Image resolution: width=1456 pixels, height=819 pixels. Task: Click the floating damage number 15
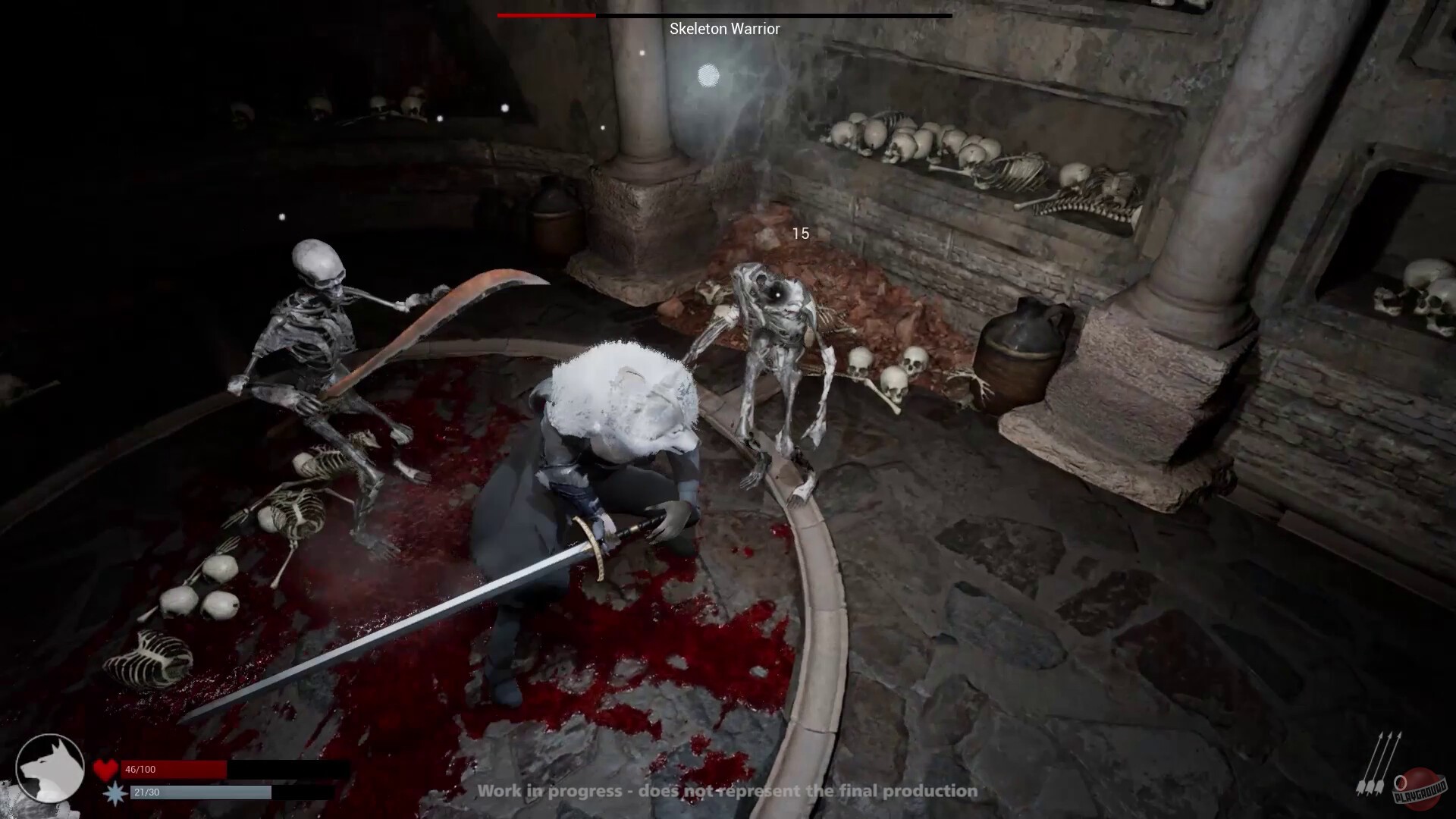pos(802,234)
